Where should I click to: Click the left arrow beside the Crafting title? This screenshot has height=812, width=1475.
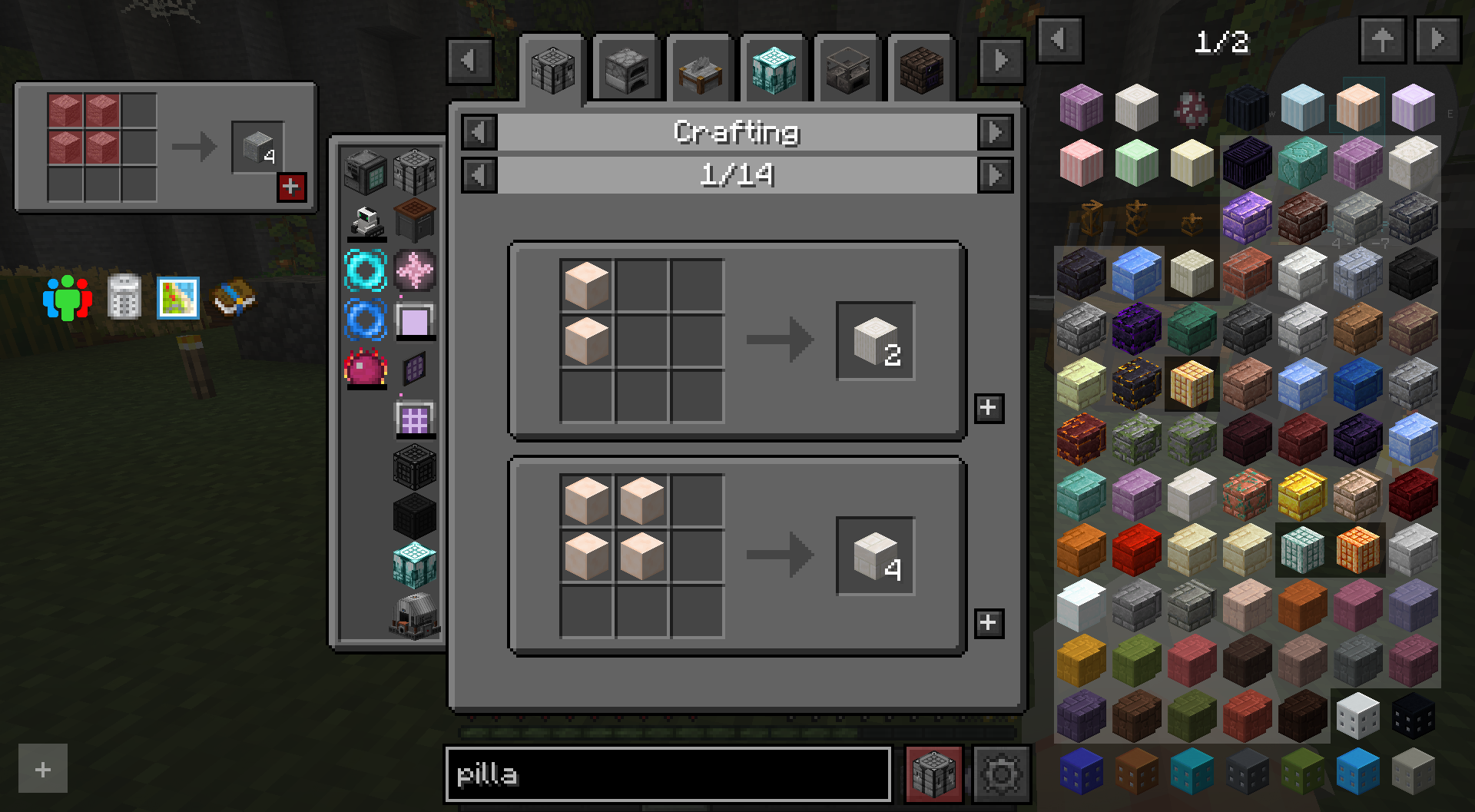coord(480,132)
